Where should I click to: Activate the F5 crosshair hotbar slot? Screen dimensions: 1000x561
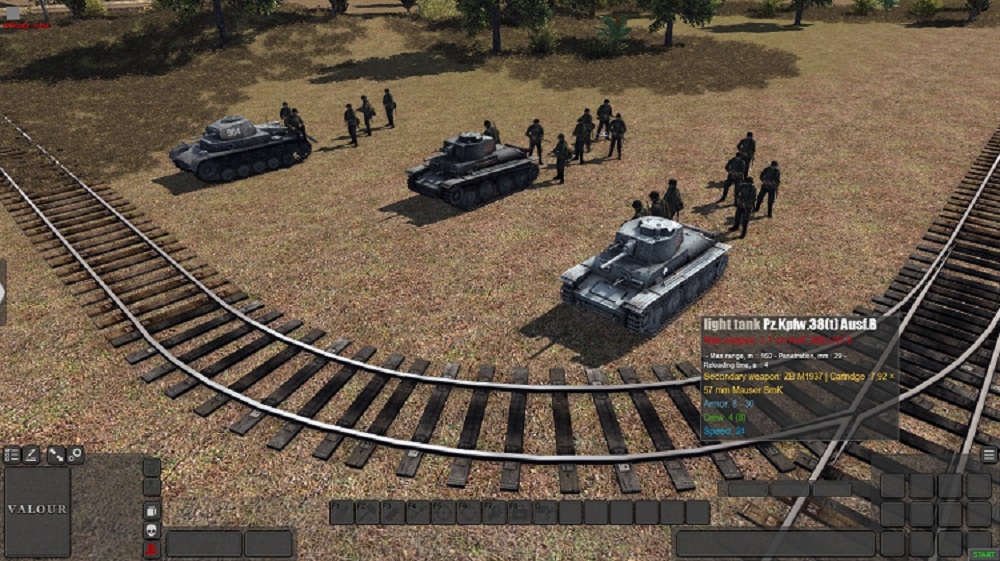[x=444, y=513]
